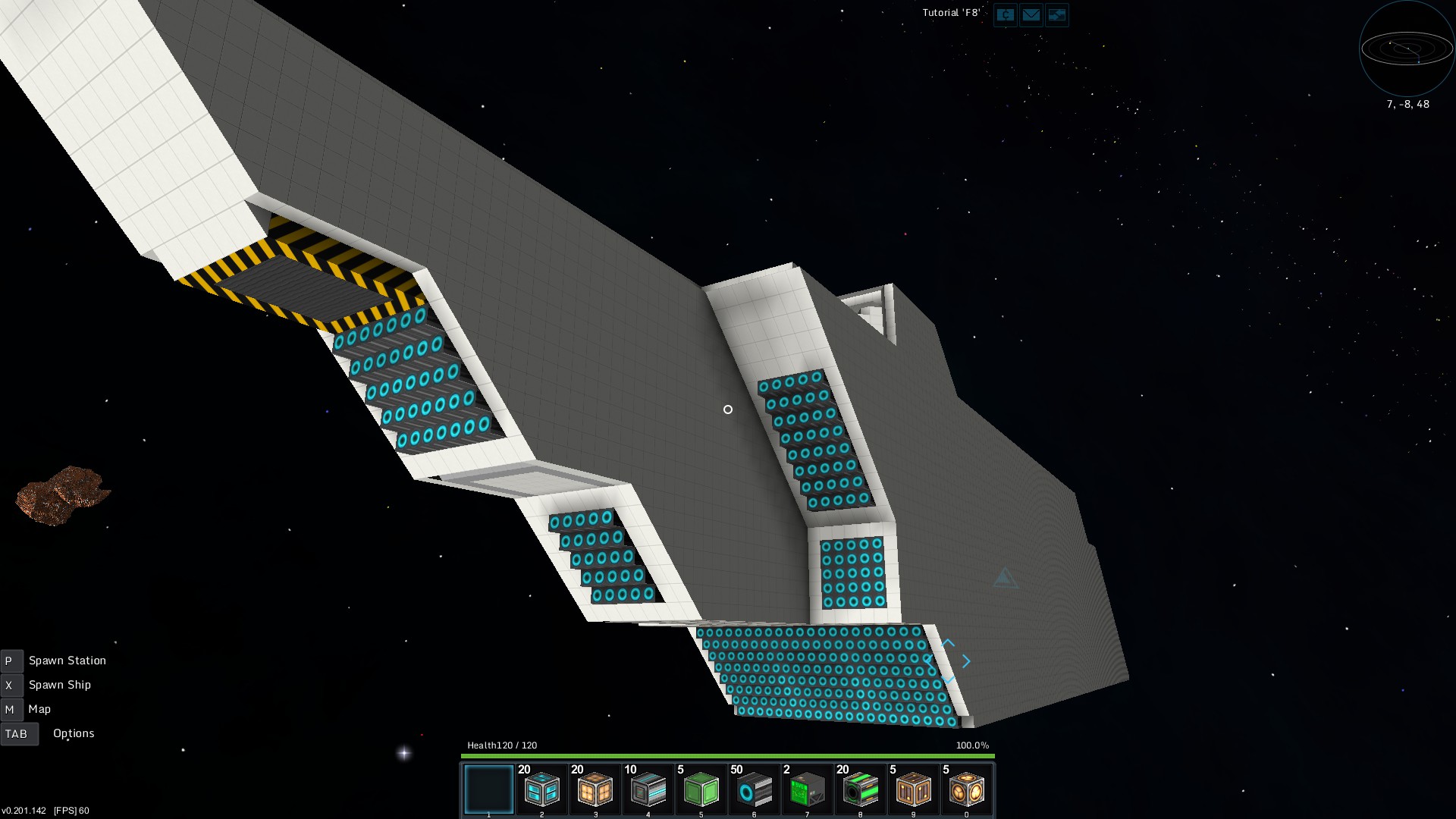This screenshot has height=819, width=1456.
Task: Select the cyan-windowed block in hotbar
Action: (x=541, y=790)
